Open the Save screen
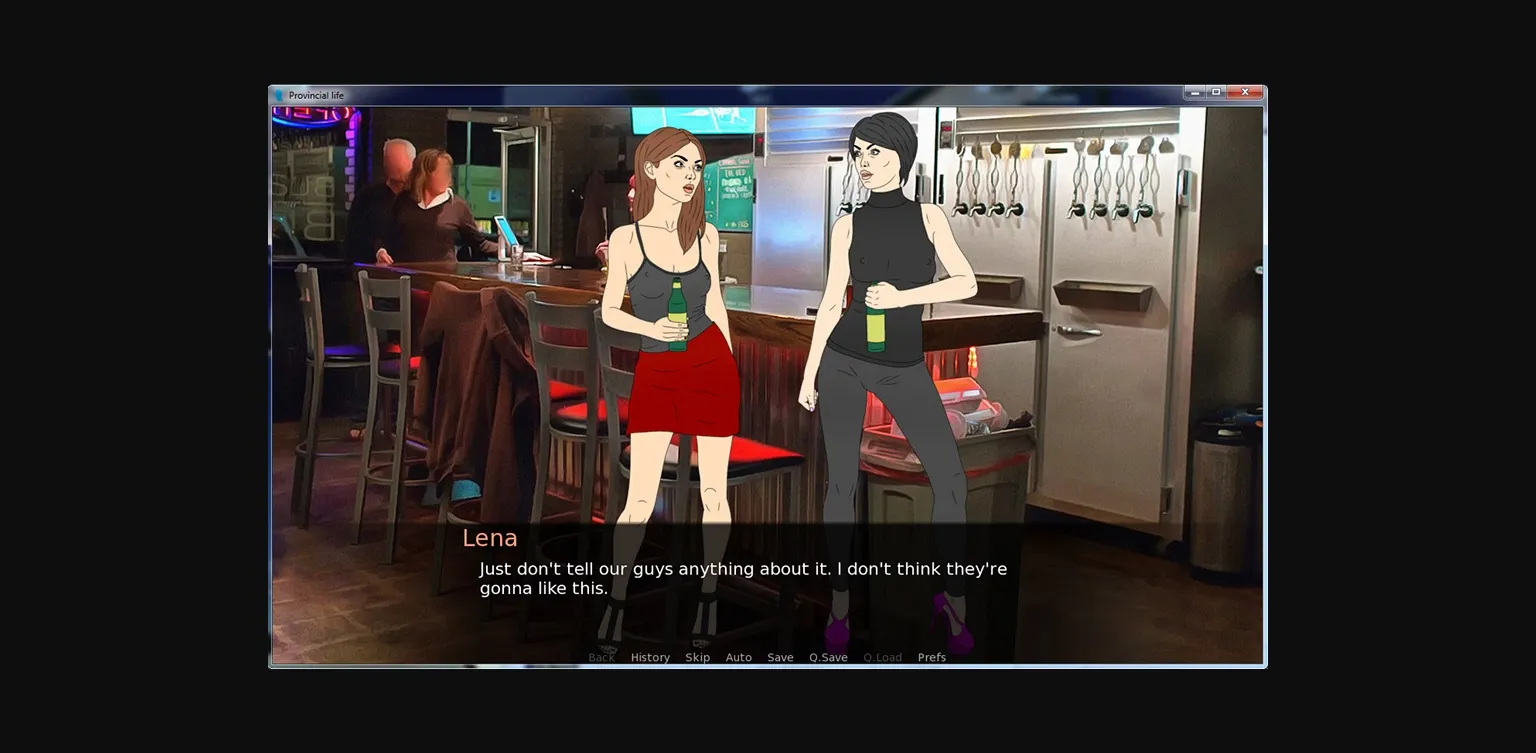Image resolution: width=1536 pixels, height=753 pixels. coord(780,657)
